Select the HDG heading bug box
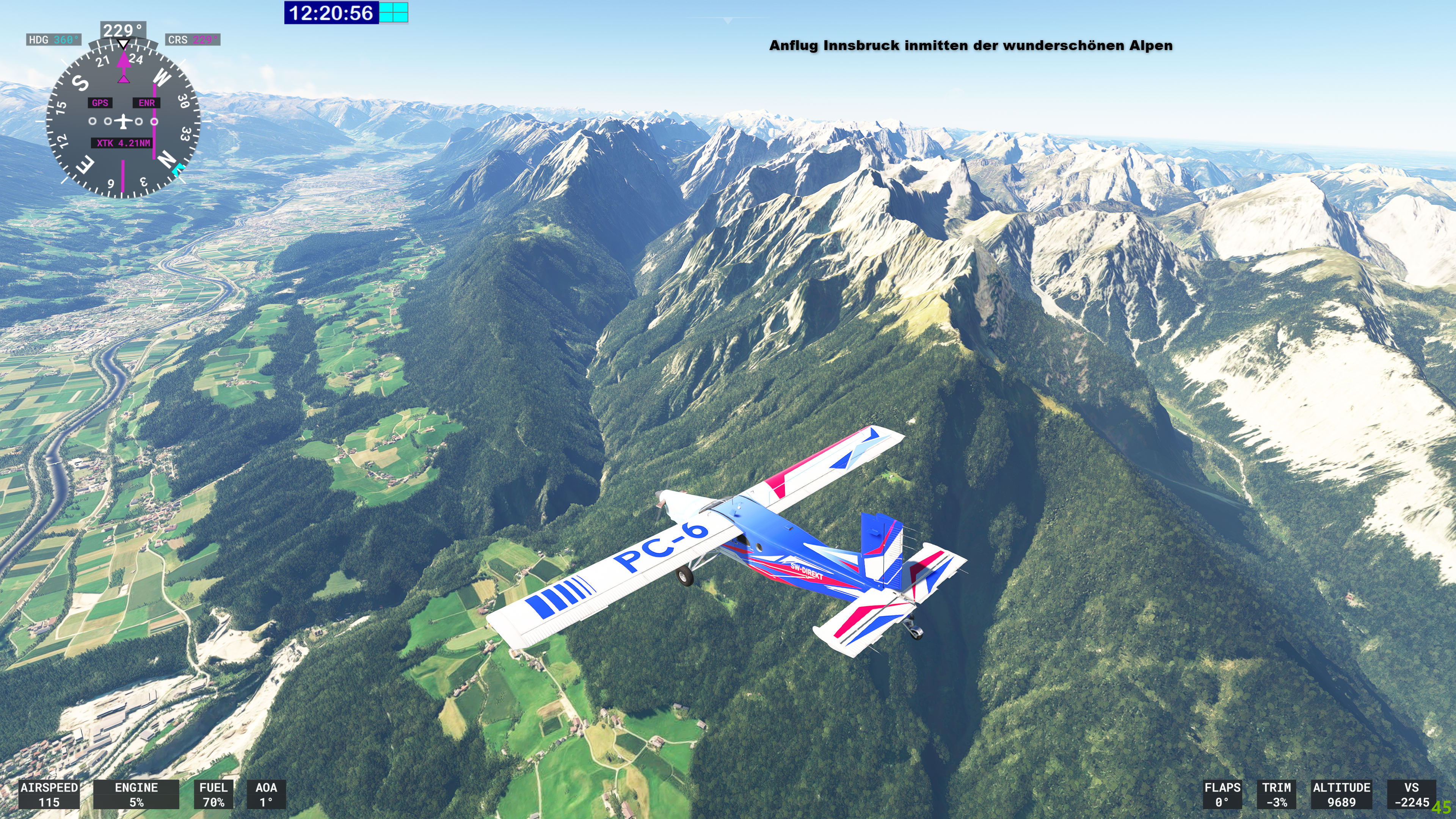1456x819 pixels. (54, 39)
